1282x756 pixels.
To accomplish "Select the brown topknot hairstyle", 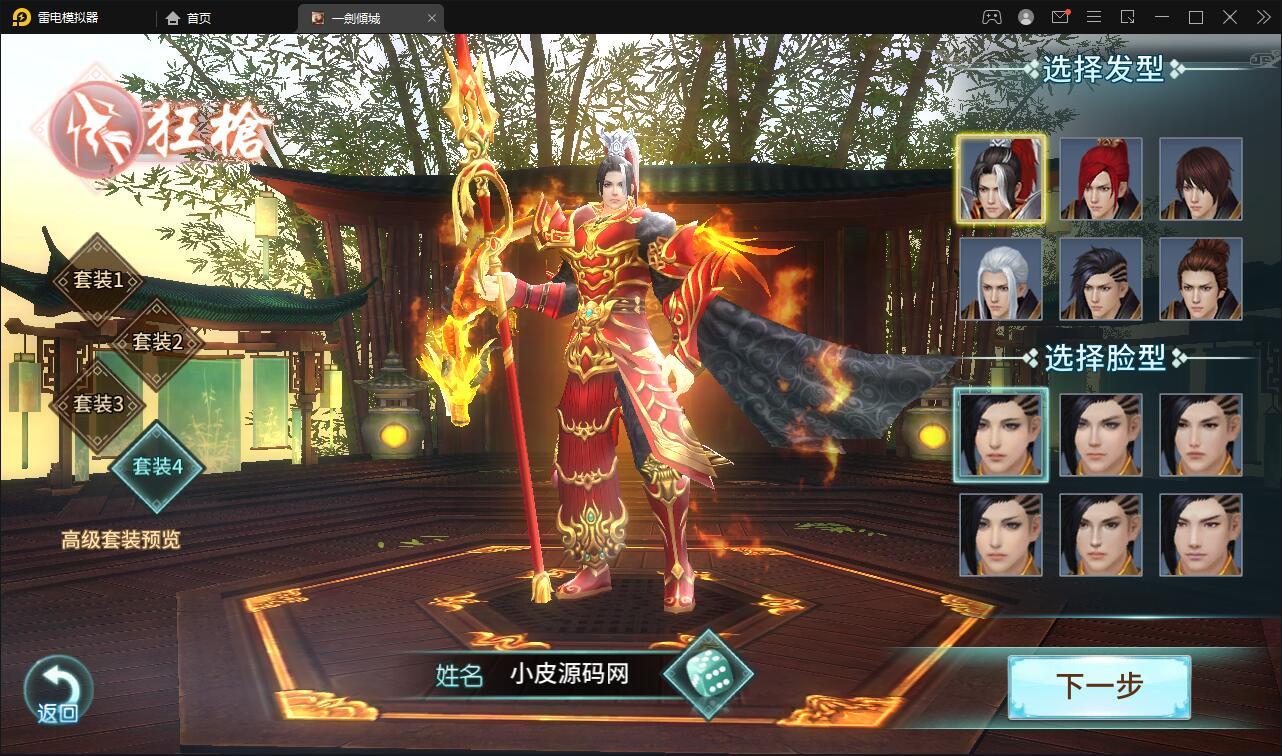I will click(x=1200, y=280).
